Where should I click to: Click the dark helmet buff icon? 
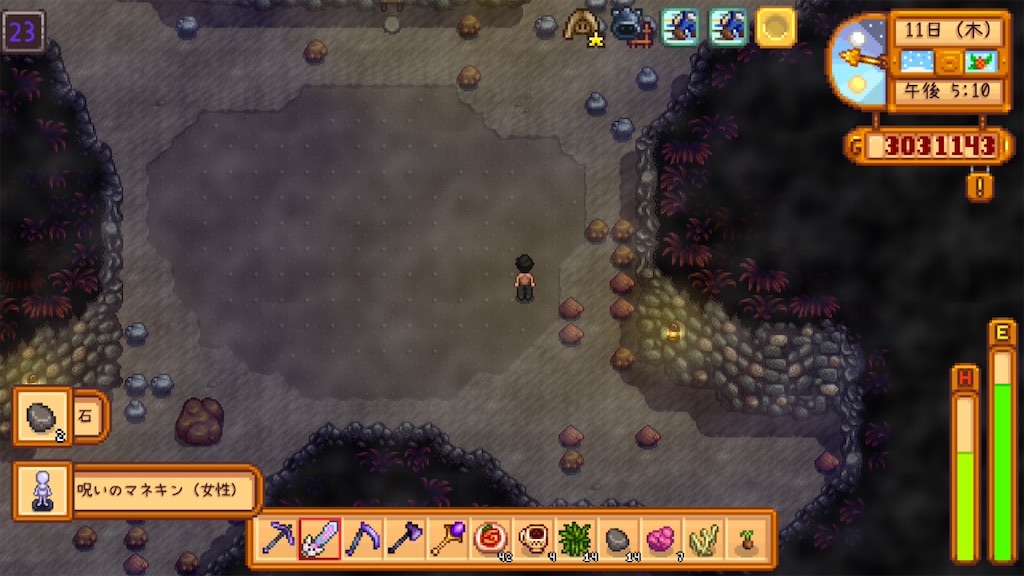click(x=630, y=24)
